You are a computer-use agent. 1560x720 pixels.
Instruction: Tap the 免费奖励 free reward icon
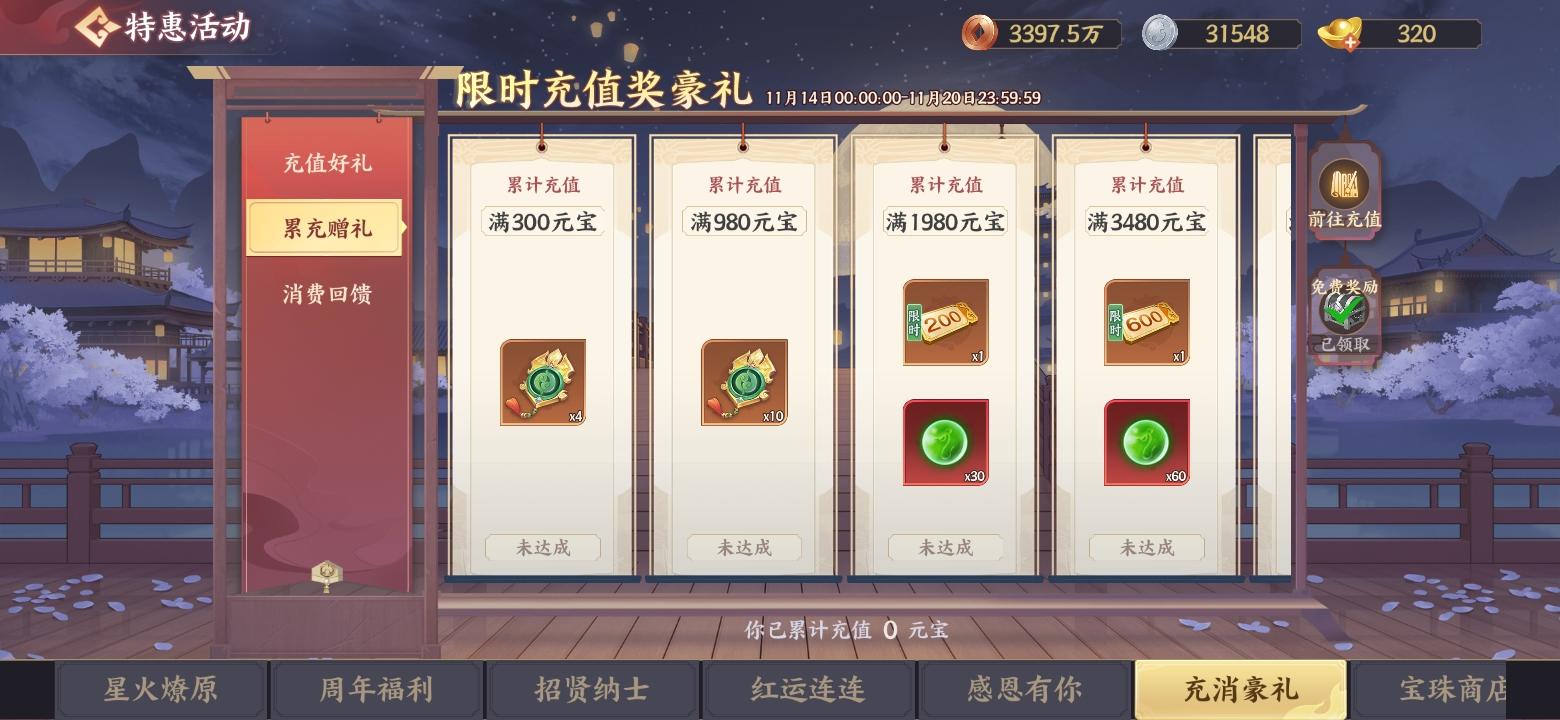[x=1344, y=310]
